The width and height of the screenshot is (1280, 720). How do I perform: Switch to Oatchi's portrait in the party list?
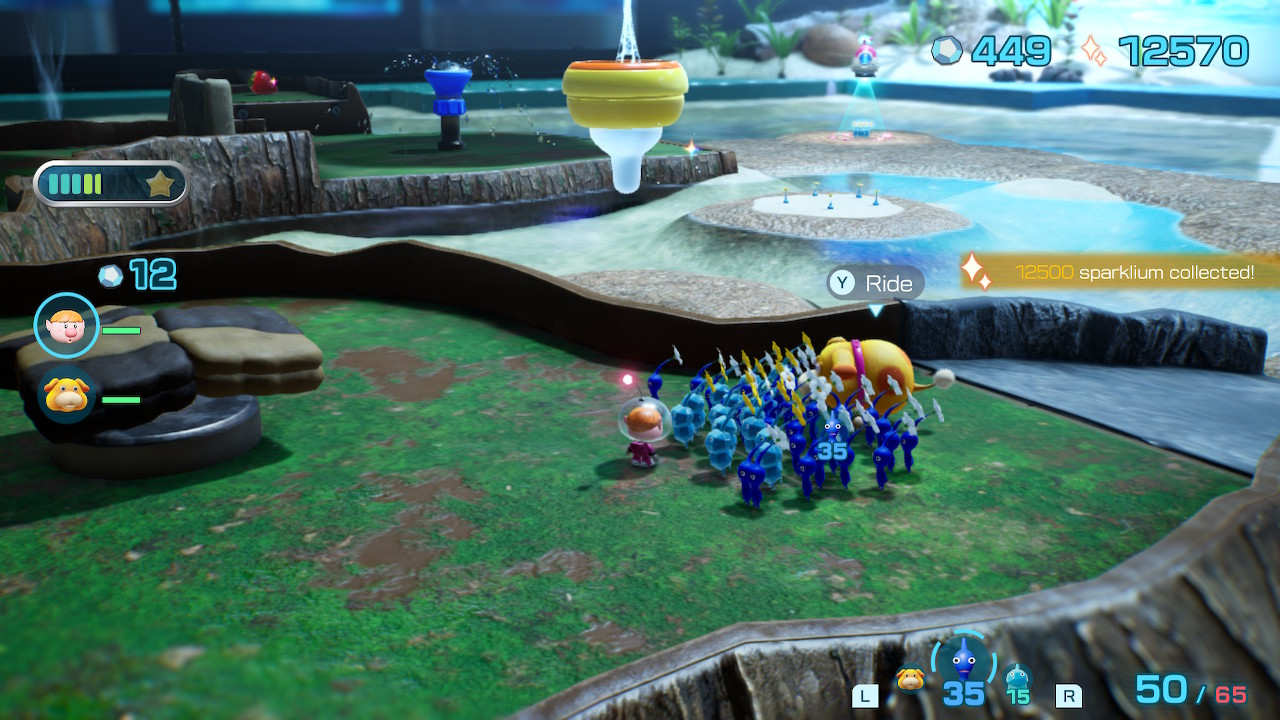[x=67, y=395]
